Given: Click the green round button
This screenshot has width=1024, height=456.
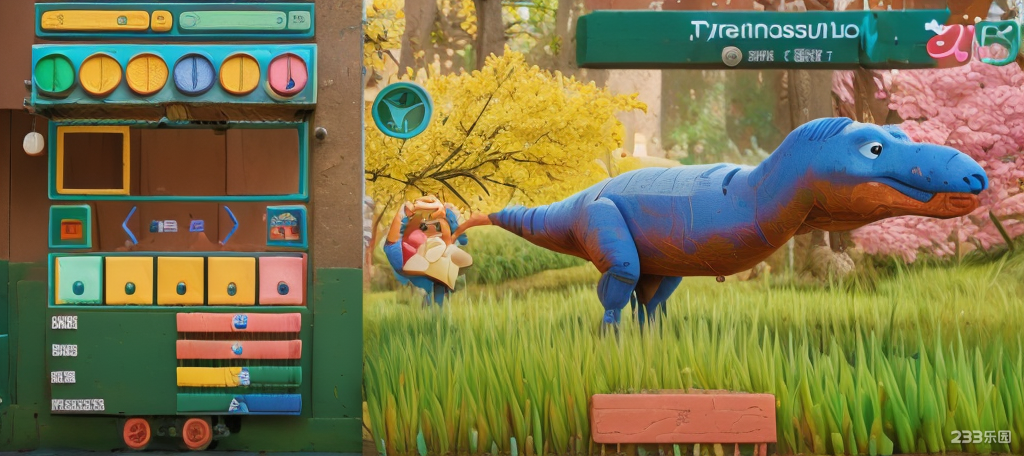Looking at the screenshot, I should pos(54,74).
